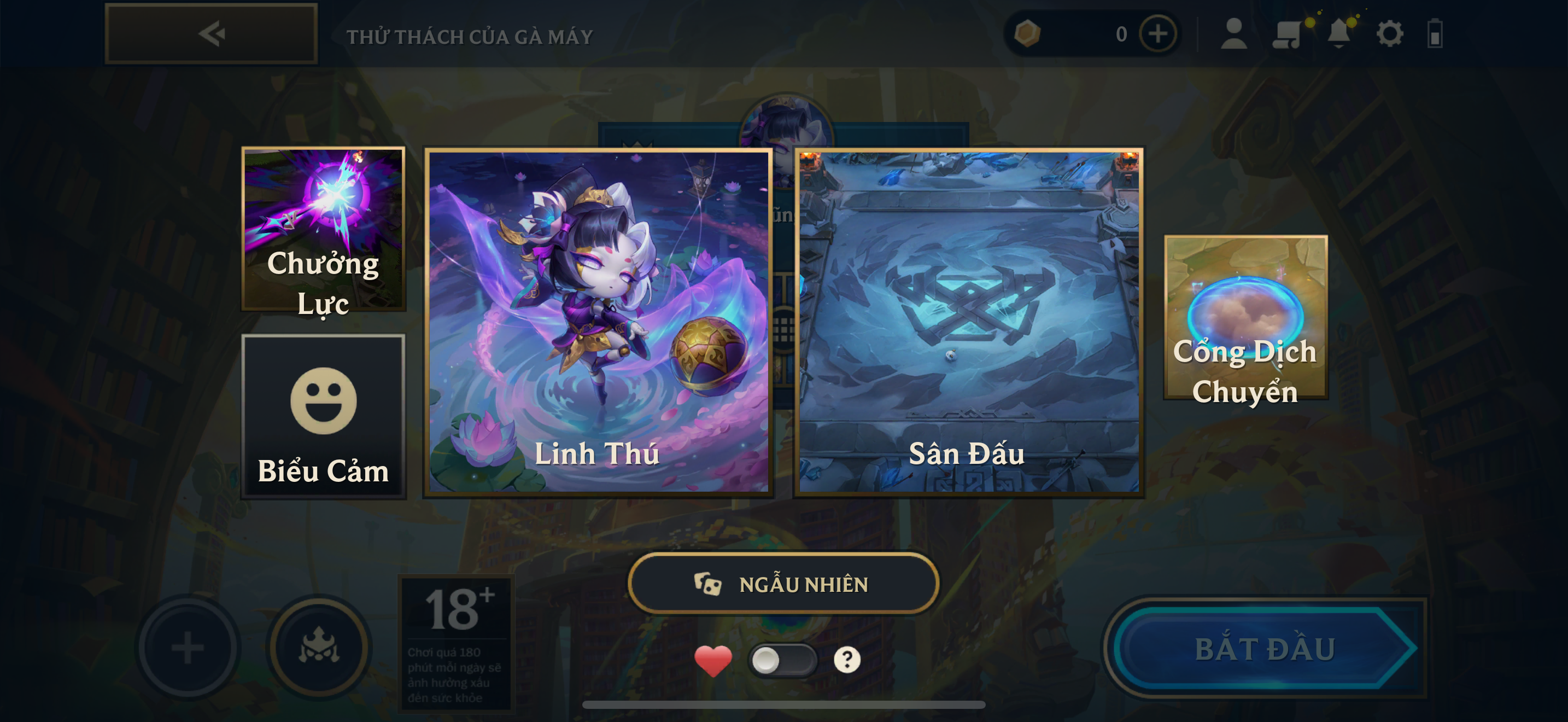Go back using the arrow button

tap(211, 34)
